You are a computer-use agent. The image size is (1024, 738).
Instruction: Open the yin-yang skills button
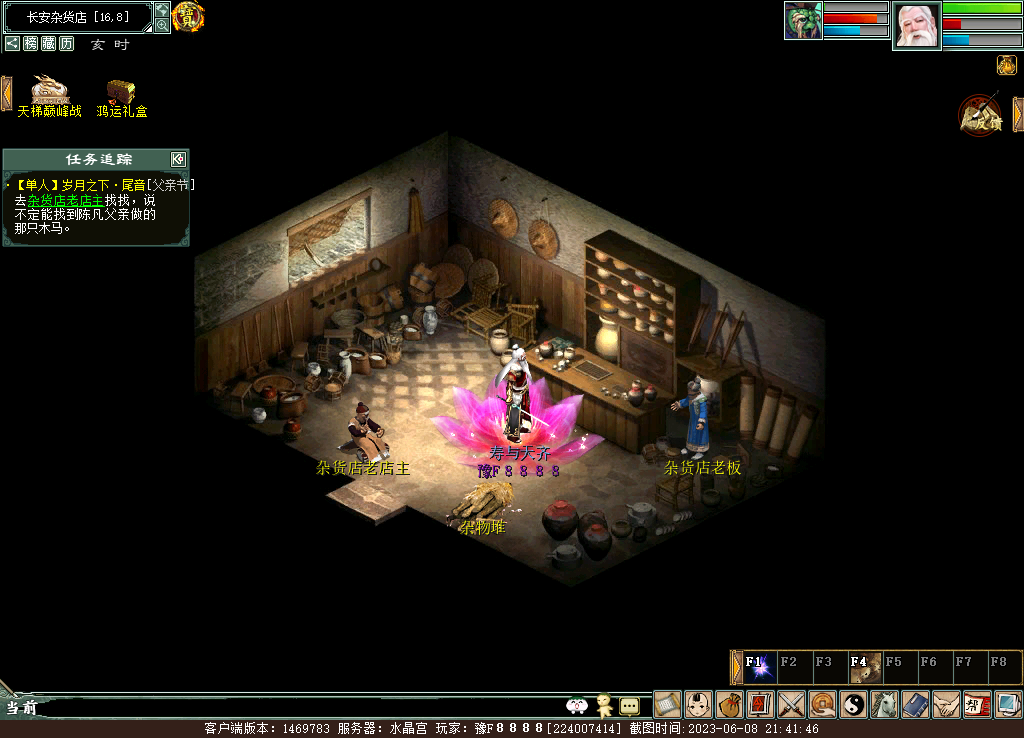coord(853,704)
